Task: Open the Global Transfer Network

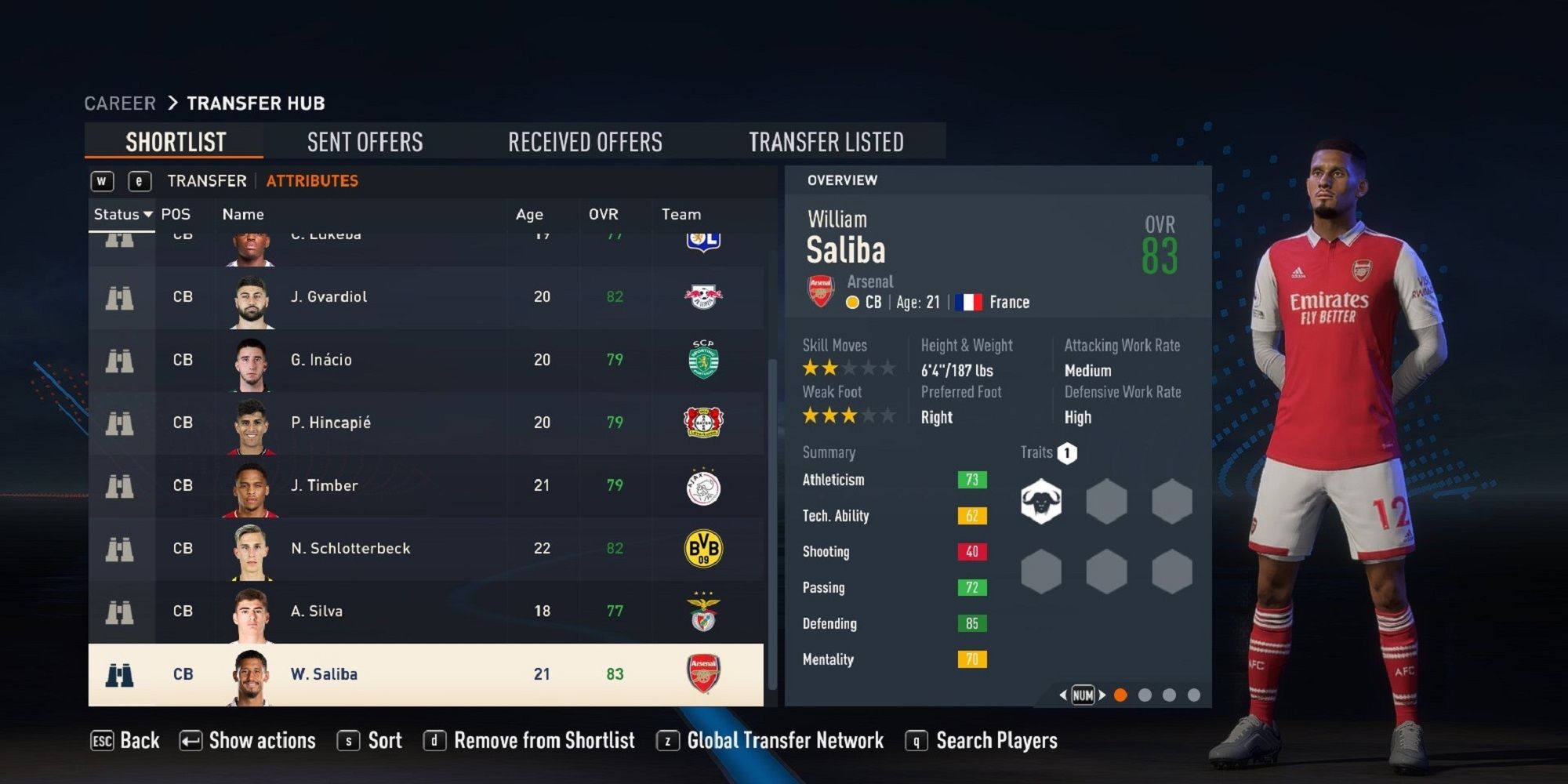Action: click(x=784, y=740)
